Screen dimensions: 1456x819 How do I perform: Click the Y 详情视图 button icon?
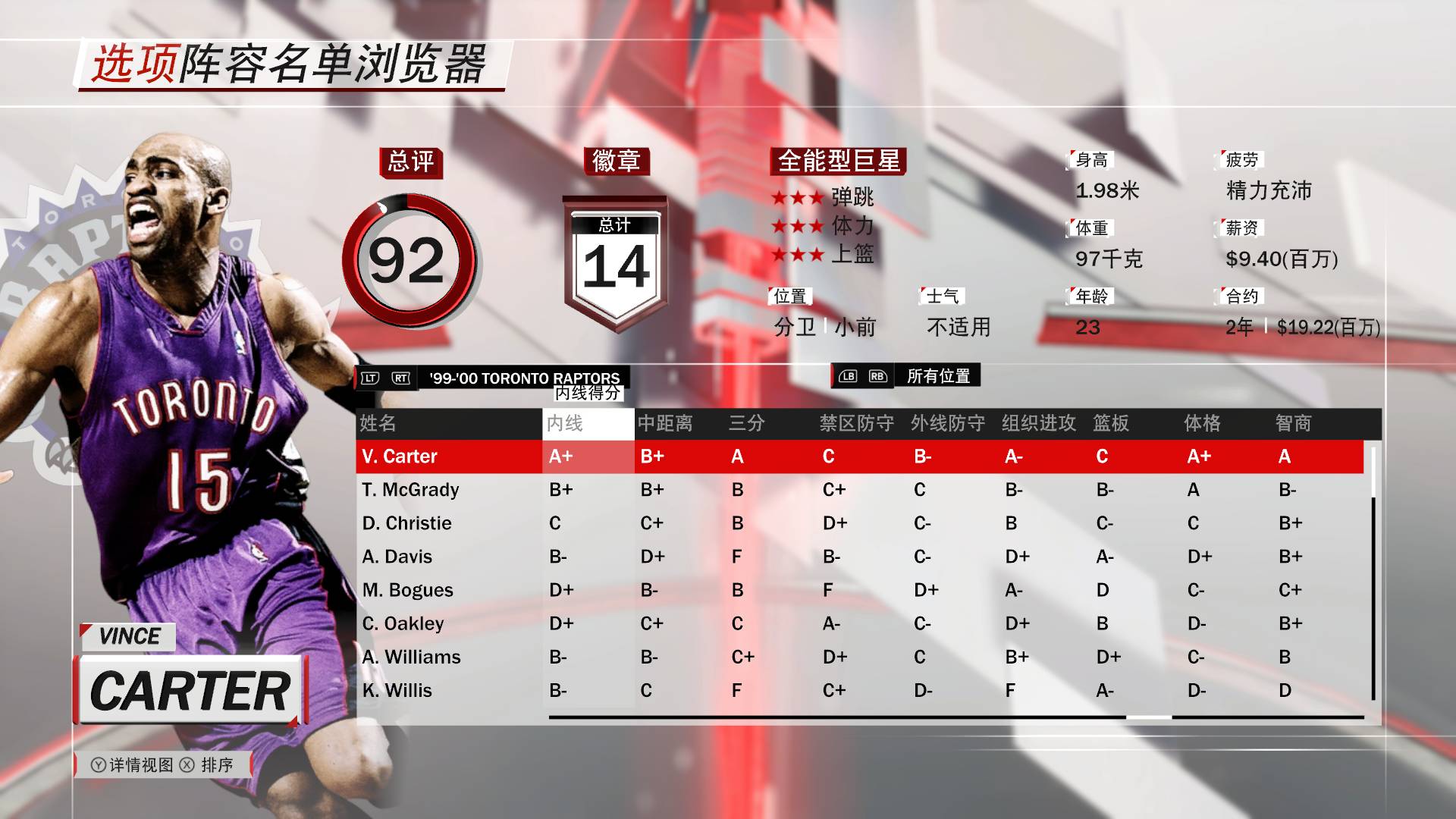click(99, 766)
